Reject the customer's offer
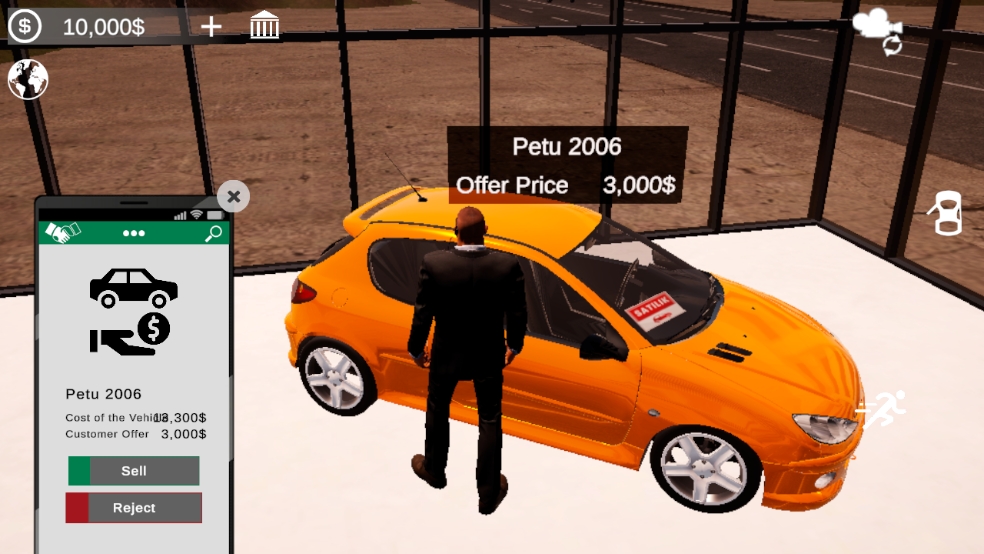 (x=134, y=508)
